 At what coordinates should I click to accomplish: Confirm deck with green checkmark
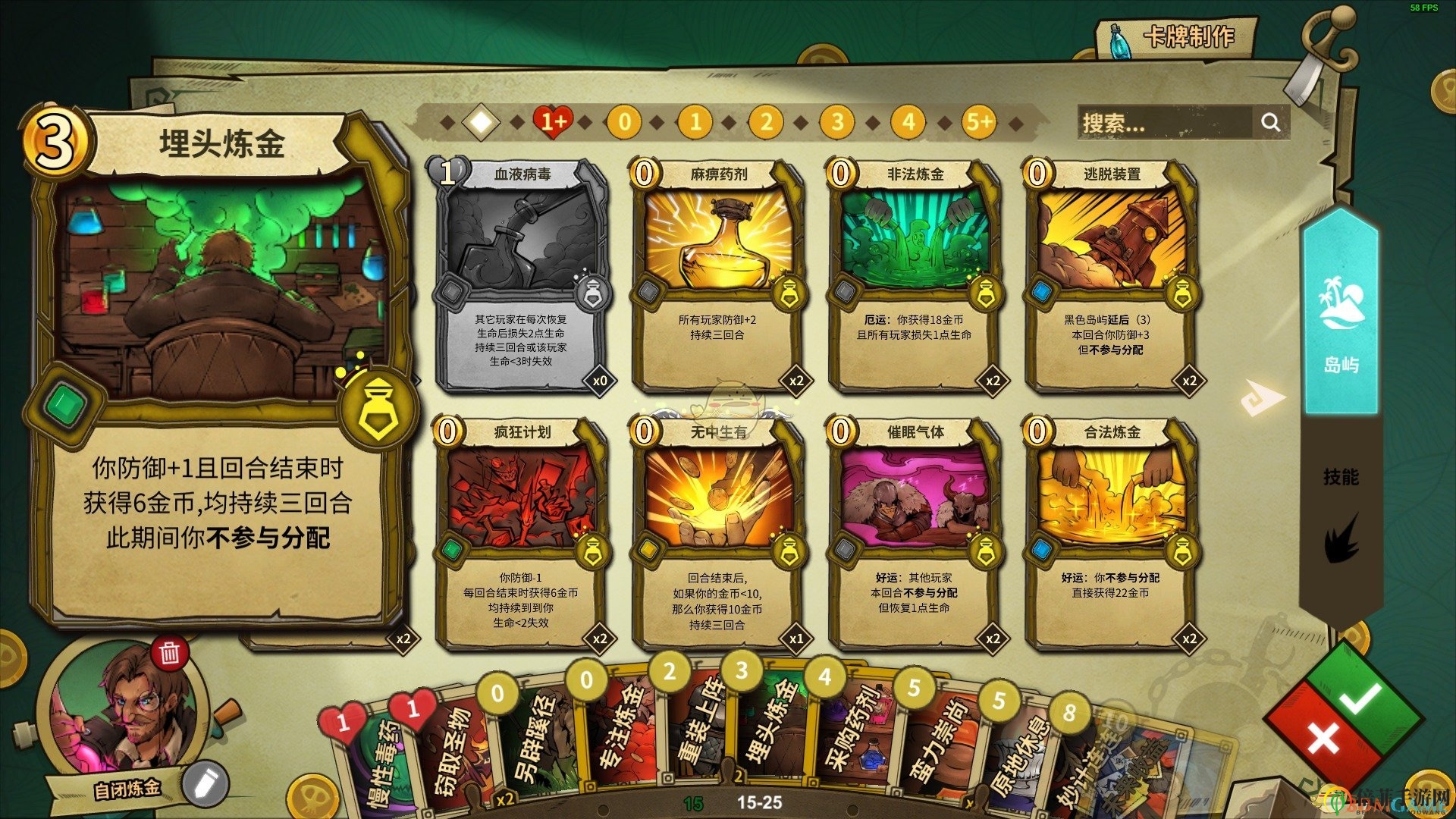click(1361, 698)
